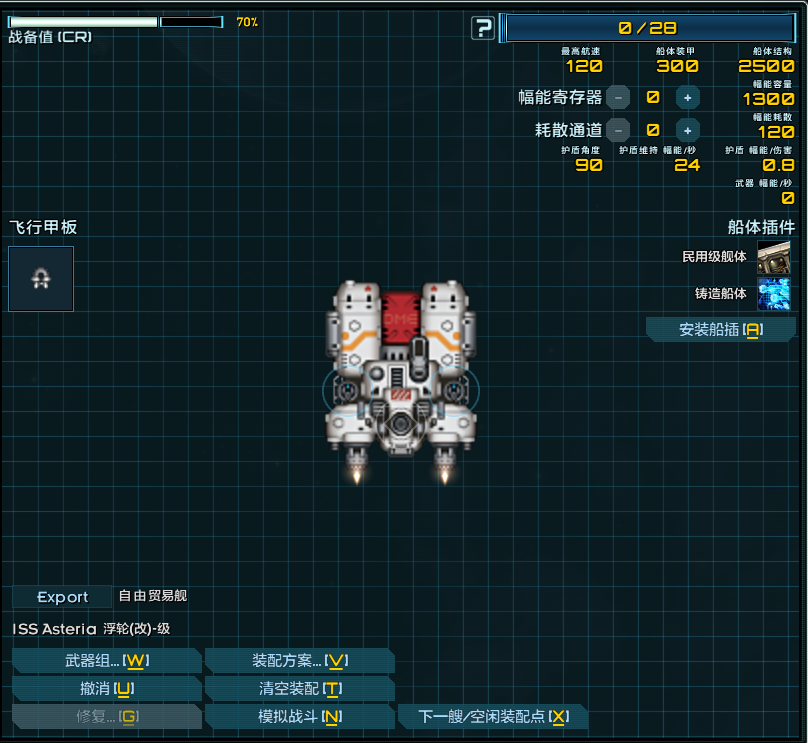The width and height of the screenshot is (808, 743).
Task: Click the Export button
Action: [62, 597]
